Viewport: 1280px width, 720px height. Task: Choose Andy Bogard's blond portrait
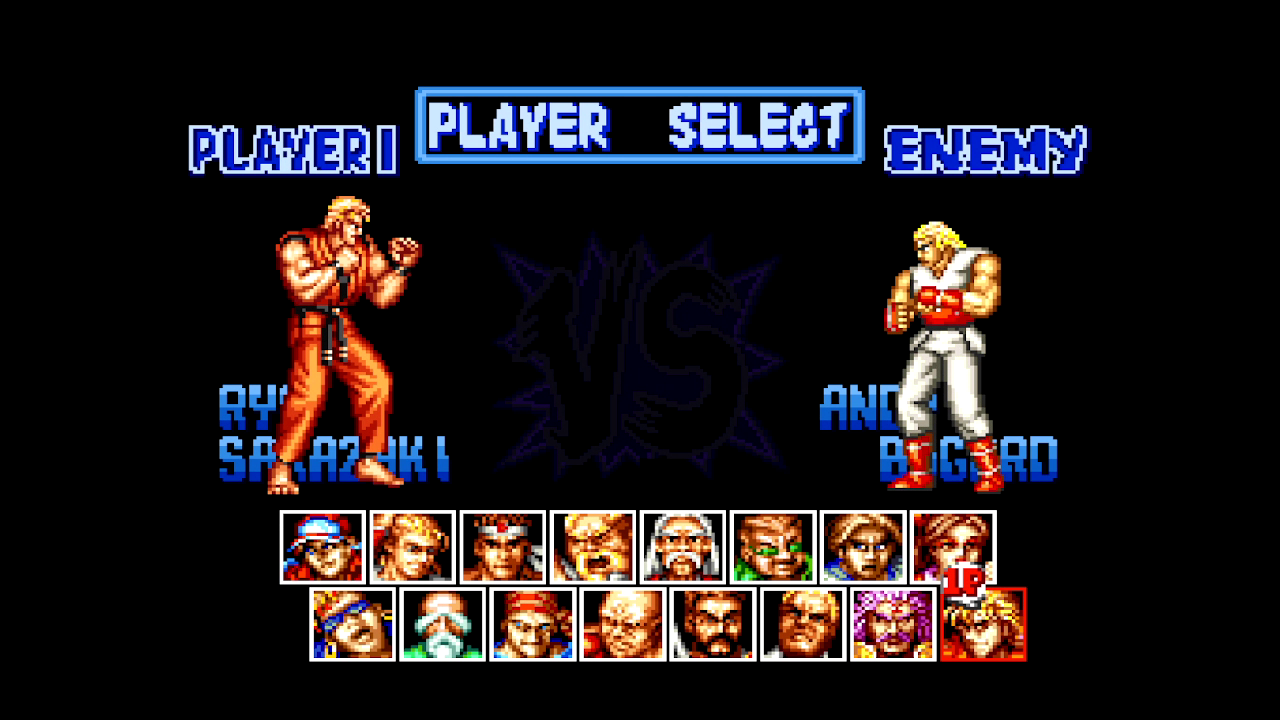click(412, 547)
